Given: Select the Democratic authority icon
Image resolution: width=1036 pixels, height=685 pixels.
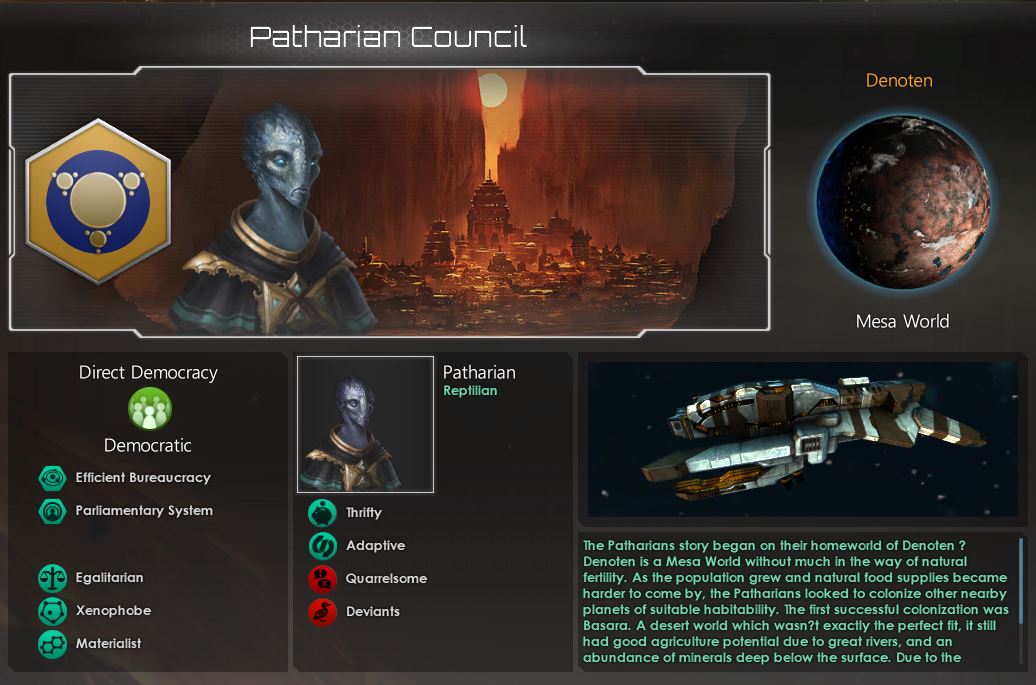Looking at the screenshot, I should point(150,408).
